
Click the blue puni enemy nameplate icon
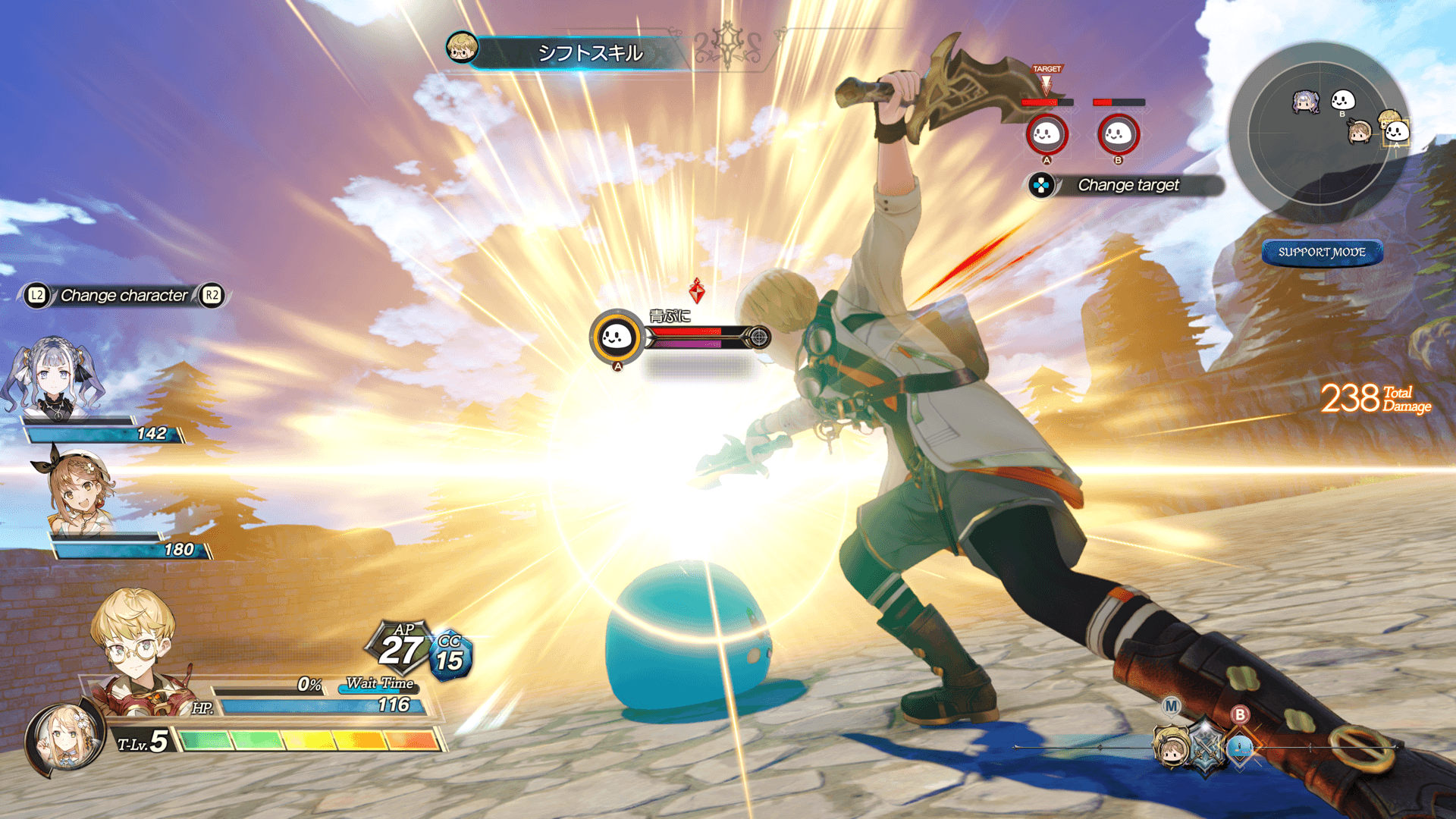point(617,337)
